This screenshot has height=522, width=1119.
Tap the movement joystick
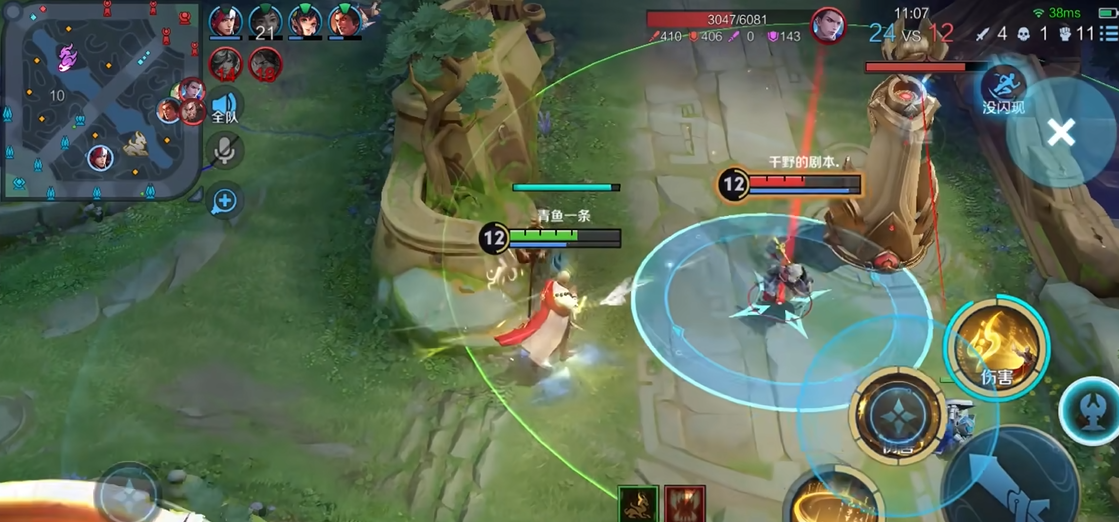coord(128,493)
